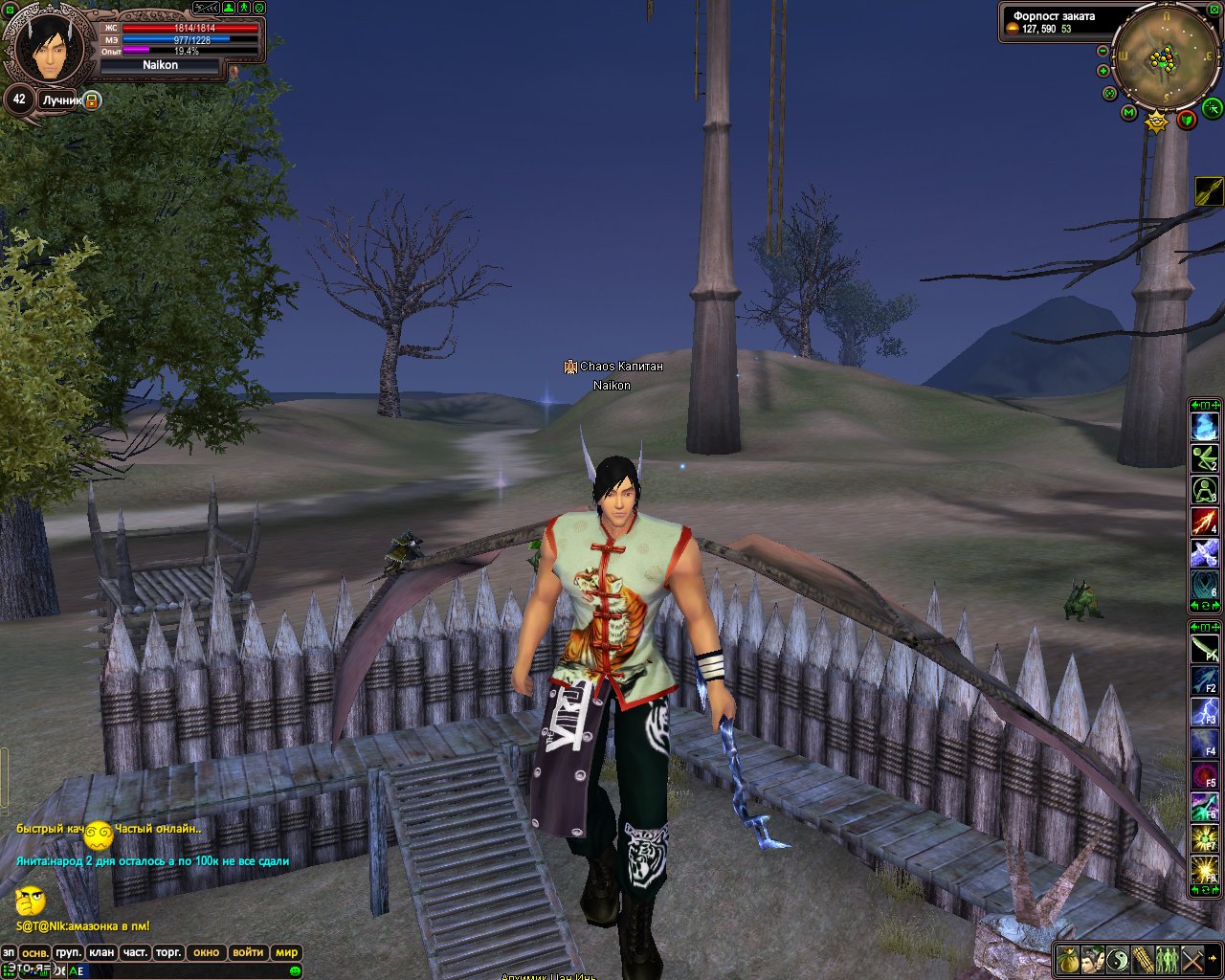Open the мир world chat tab
The width and height of the screenshot is (1225, 980).
pos(286,953)
